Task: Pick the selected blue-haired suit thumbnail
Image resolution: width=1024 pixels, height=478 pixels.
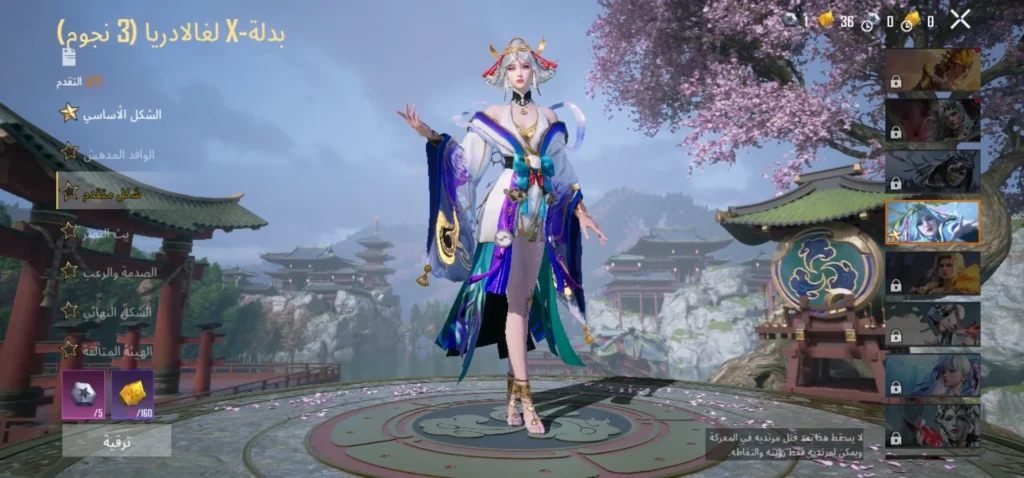Action: tap(932, 222)
